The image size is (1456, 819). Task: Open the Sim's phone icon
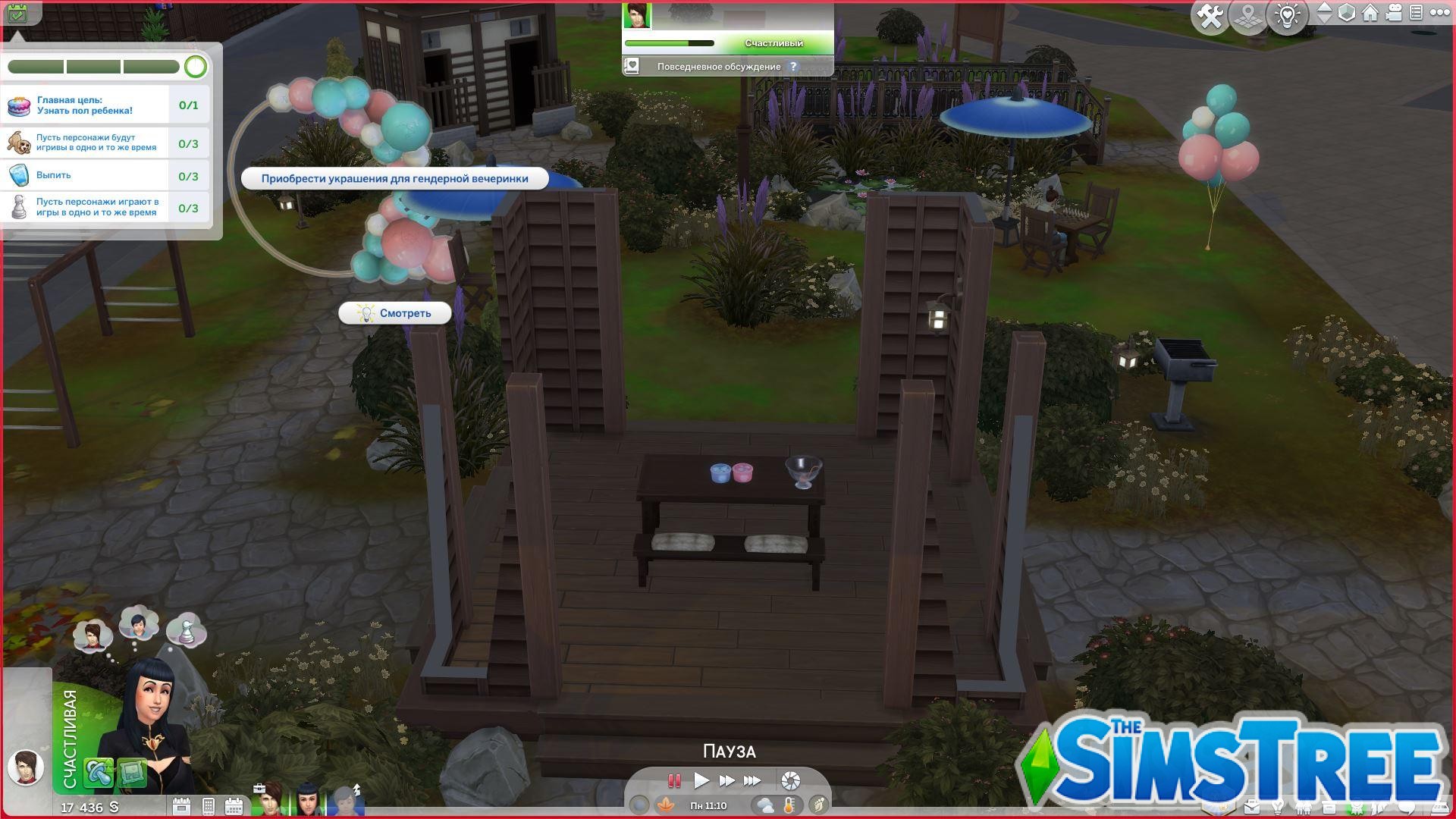pos(209,805)
